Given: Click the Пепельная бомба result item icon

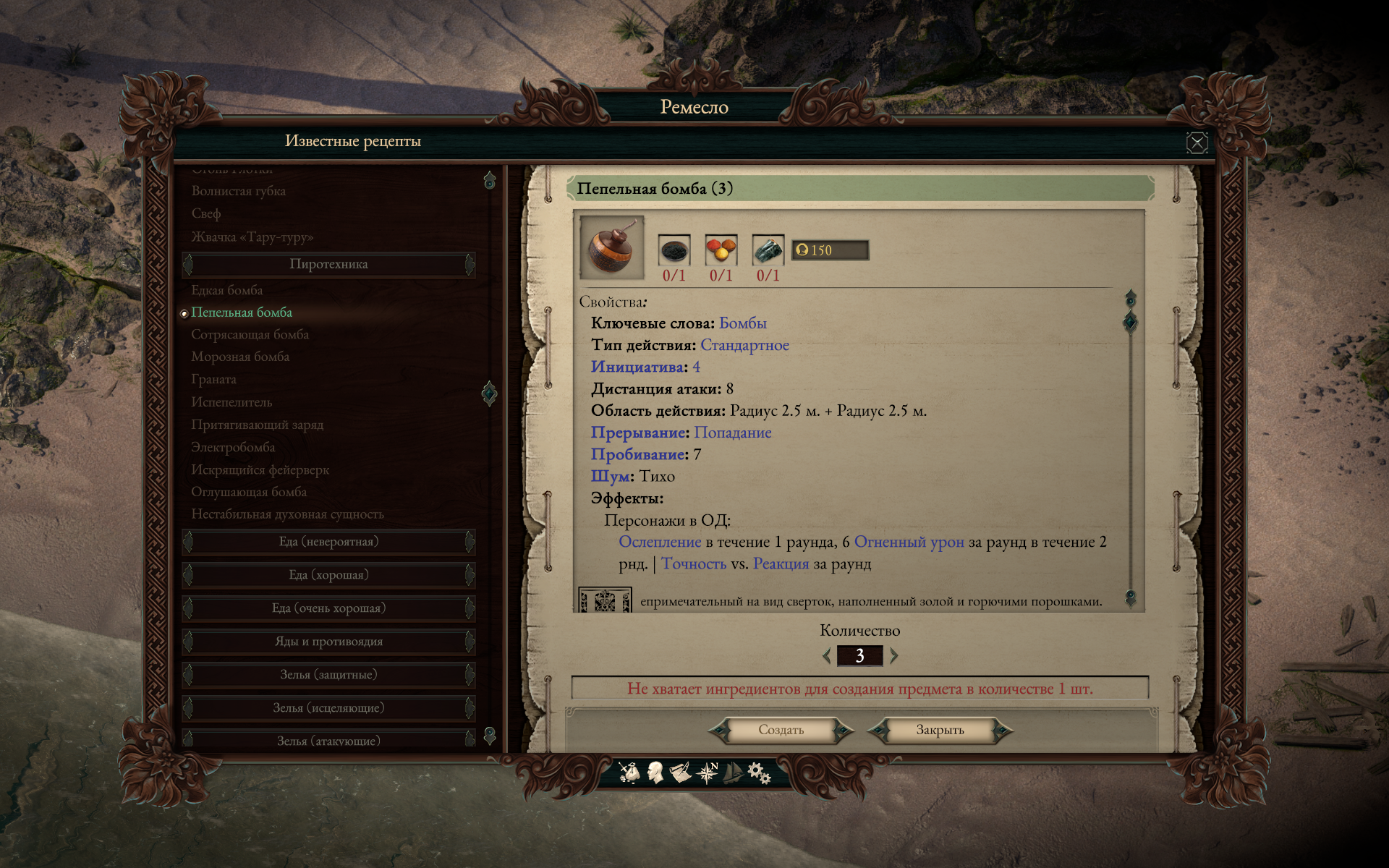Looking at the screenshot, I should [611, 247].
